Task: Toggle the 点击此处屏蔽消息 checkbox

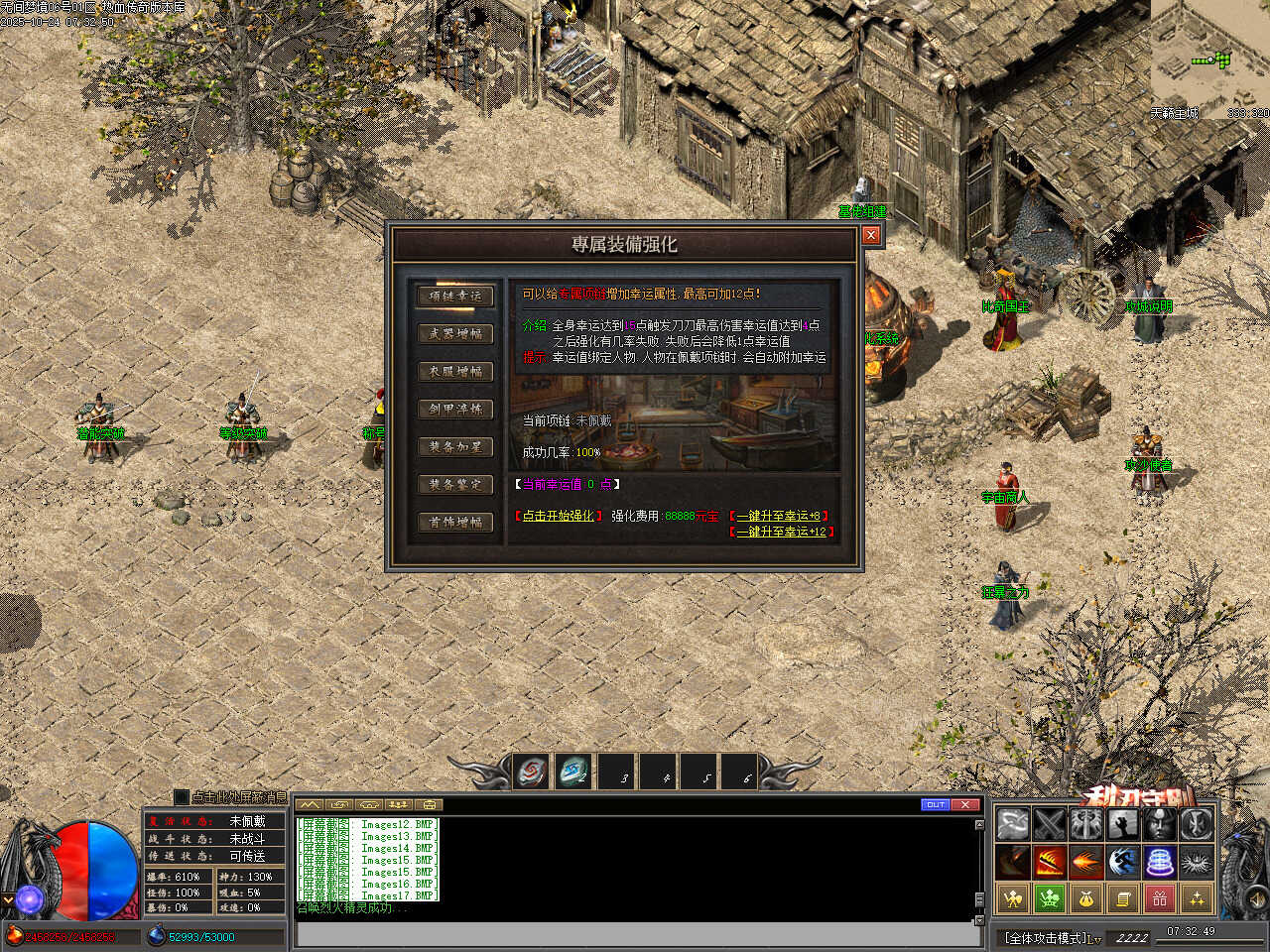Action: tap(182, 796)
